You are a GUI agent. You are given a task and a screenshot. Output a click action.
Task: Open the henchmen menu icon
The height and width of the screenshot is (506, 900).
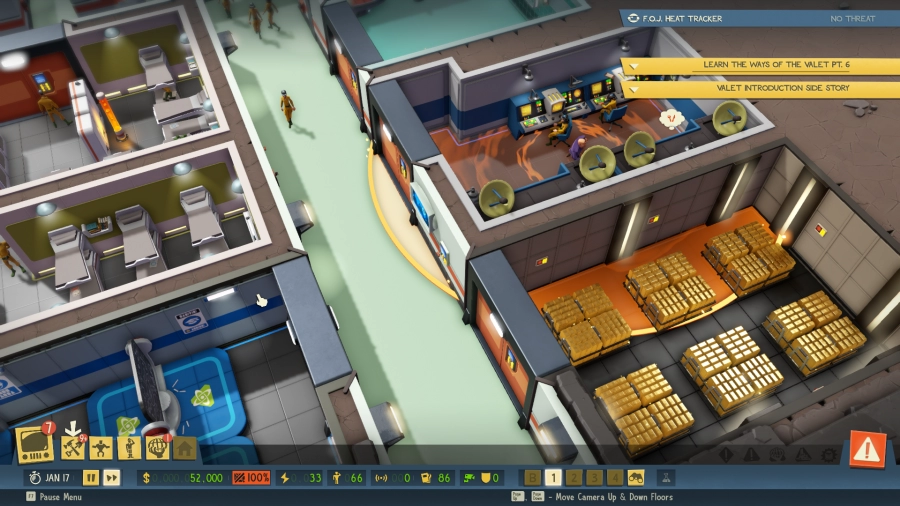(x=128, y=447)
